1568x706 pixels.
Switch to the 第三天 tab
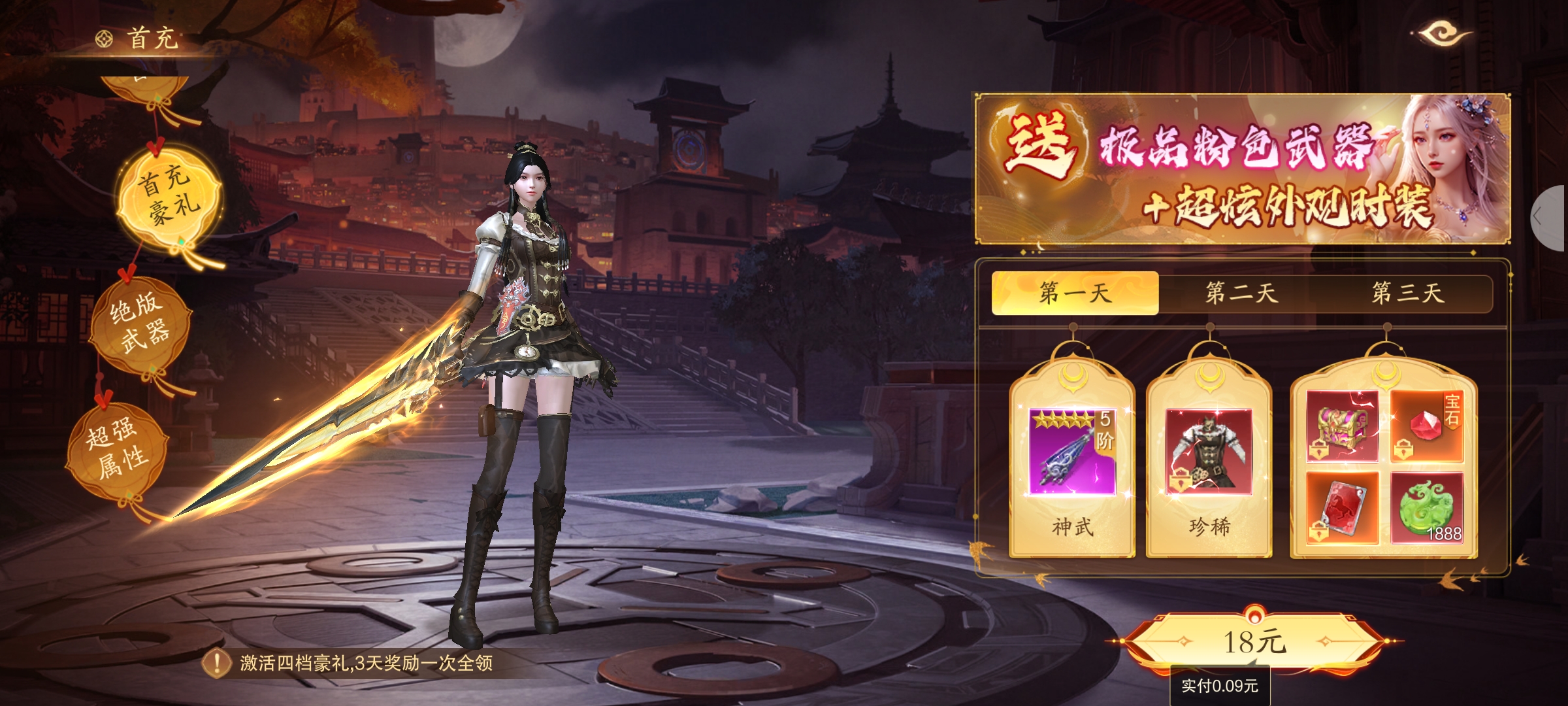coord(1407,293)
